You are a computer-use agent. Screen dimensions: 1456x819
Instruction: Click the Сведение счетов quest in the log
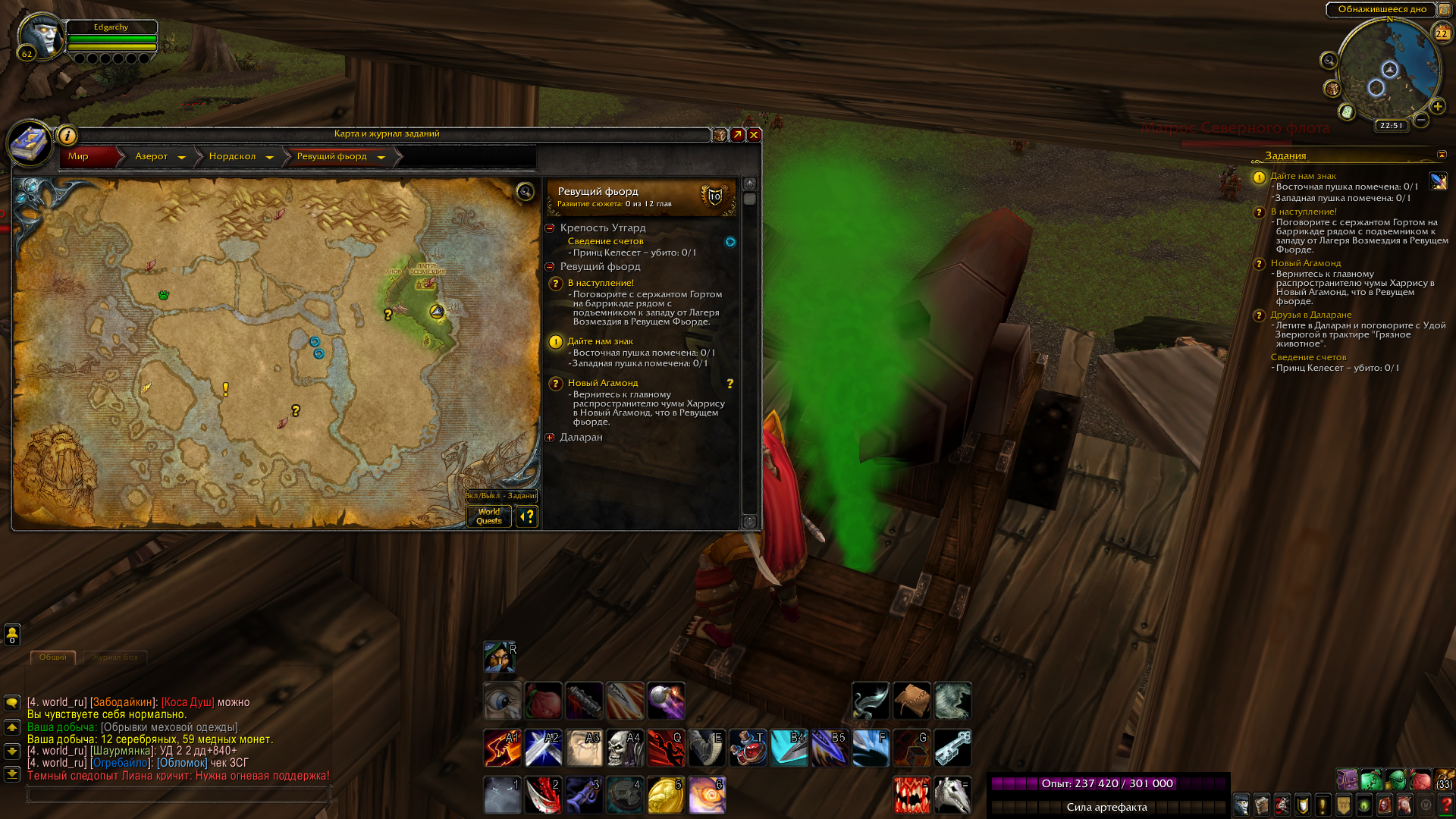[605, 241]
